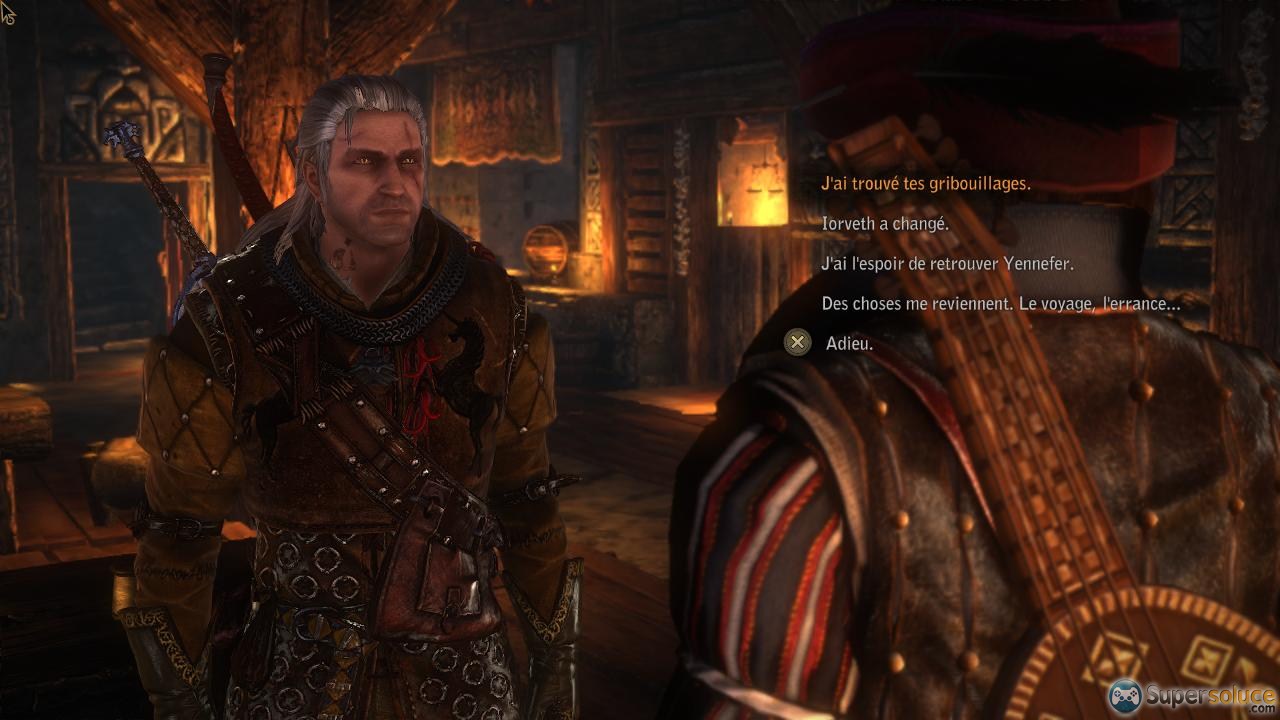The height and width of the screenshot is (720, 1280).
Task: End the conversation with "Adieu."
Action: (x=849, y=343)
